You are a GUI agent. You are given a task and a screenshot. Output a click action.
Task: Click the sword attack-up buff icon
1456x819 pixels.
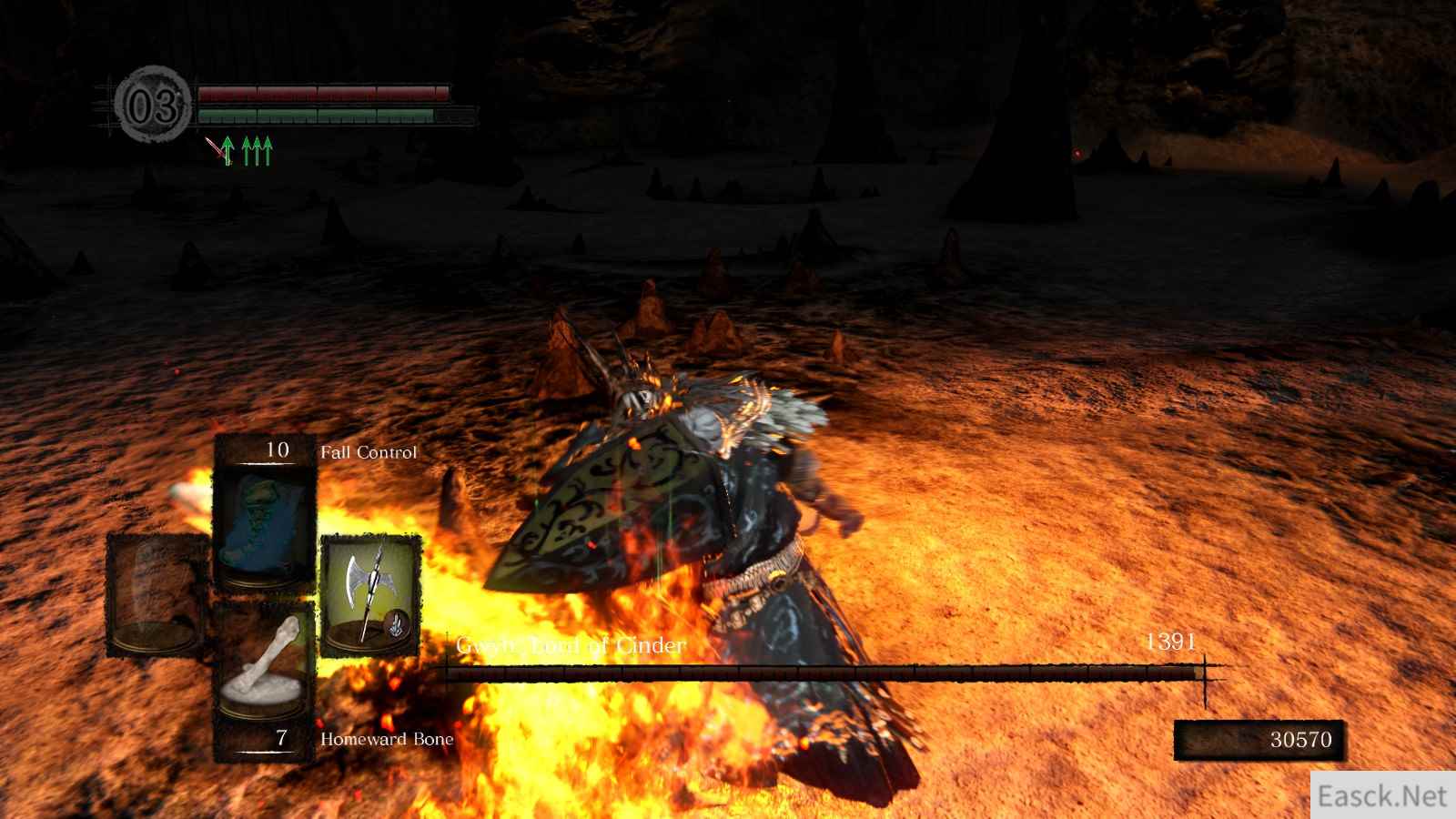(x=220, y=151)
